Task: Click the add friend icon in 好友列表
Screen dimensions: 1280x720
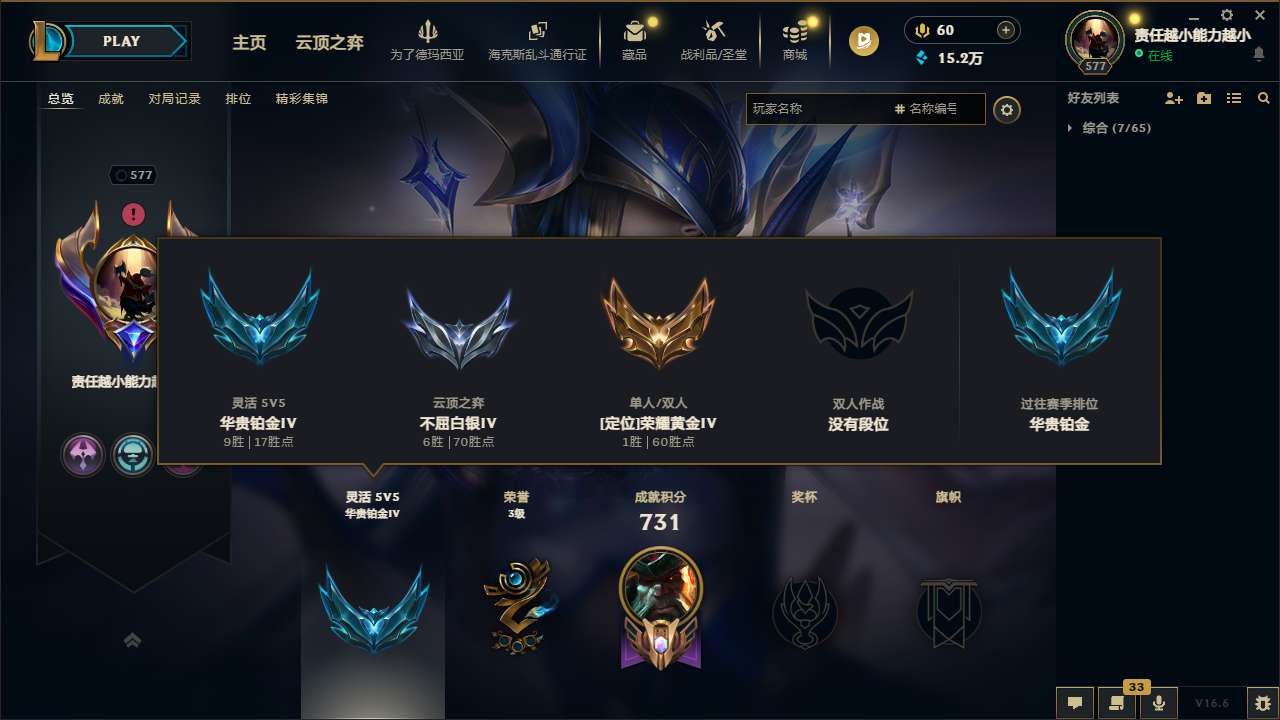Action: pos(1173,98)
